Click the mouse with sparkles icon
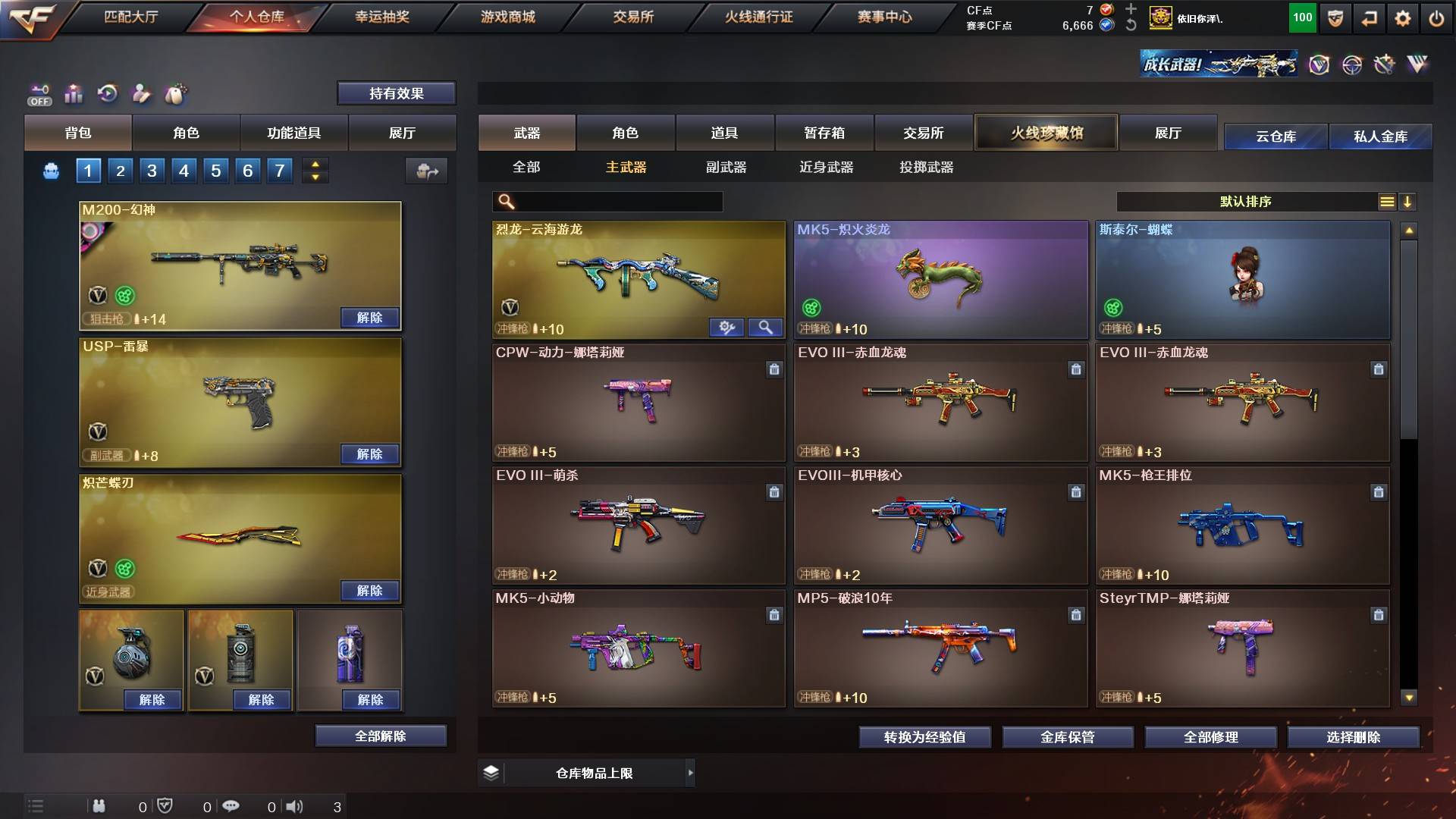The image size is (1456, 819). 176,93
